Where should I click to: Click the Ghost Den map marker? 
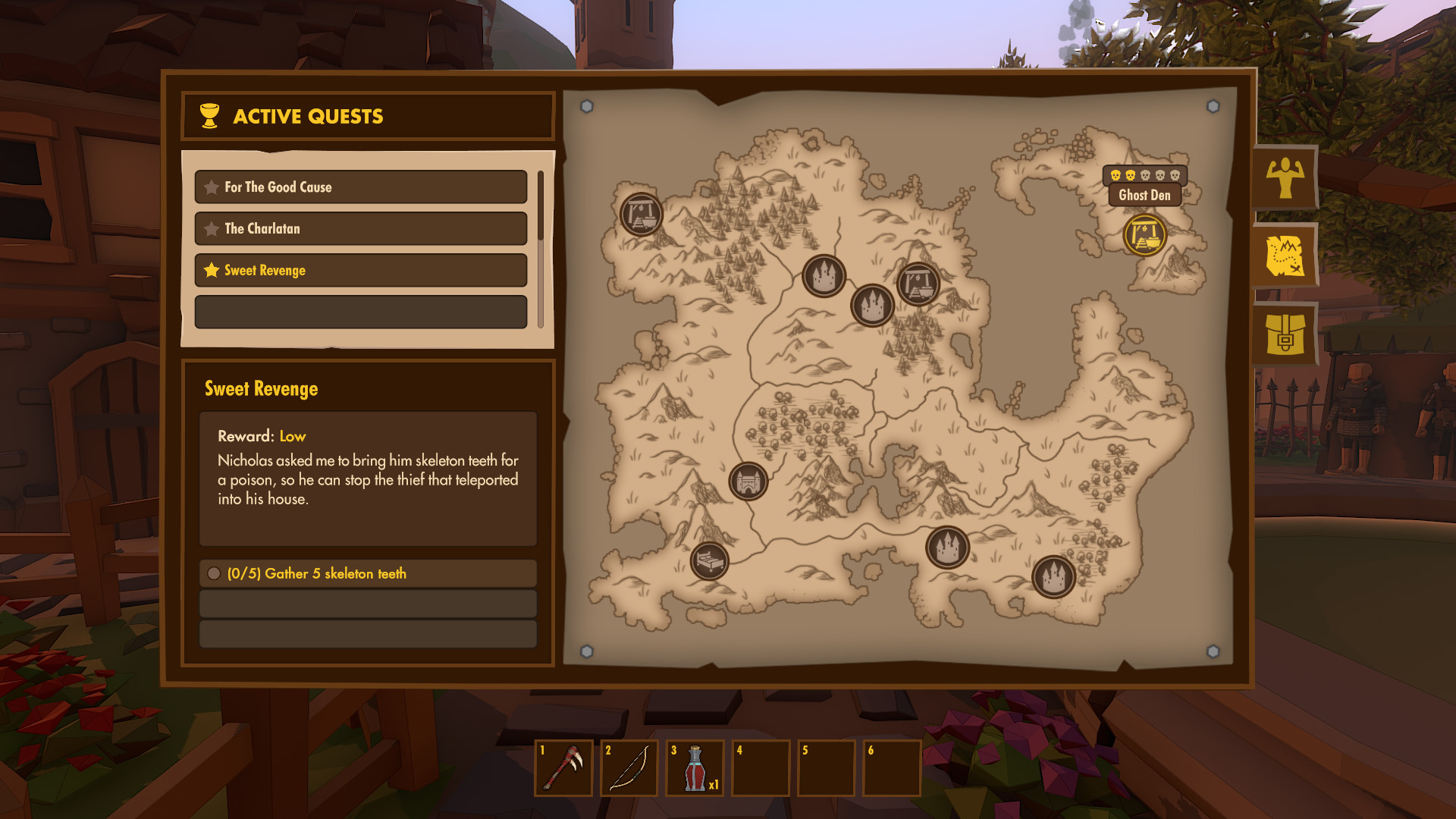pos(1144,235)
